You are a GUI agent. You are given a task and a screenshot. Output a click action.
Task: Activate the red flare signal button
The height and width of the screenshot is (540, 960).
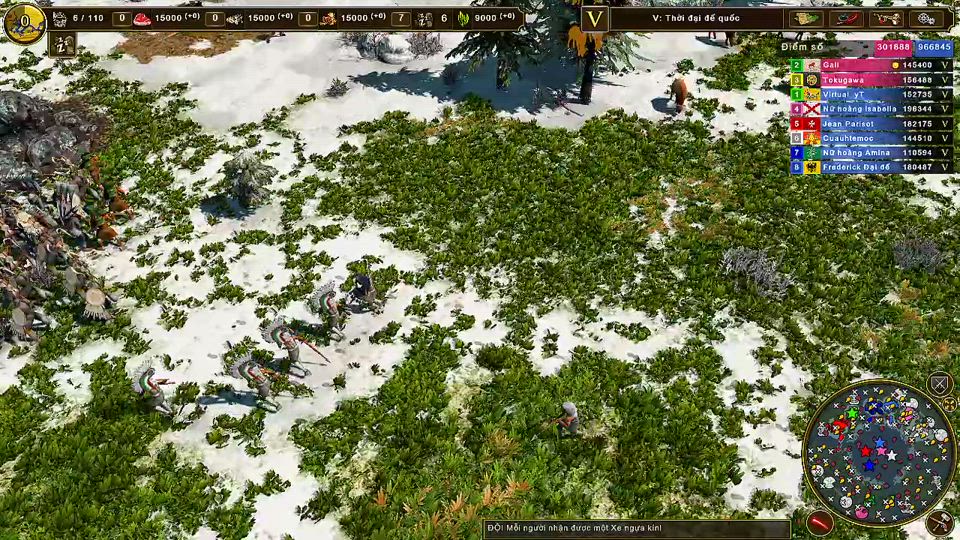[x=820, y=522]
